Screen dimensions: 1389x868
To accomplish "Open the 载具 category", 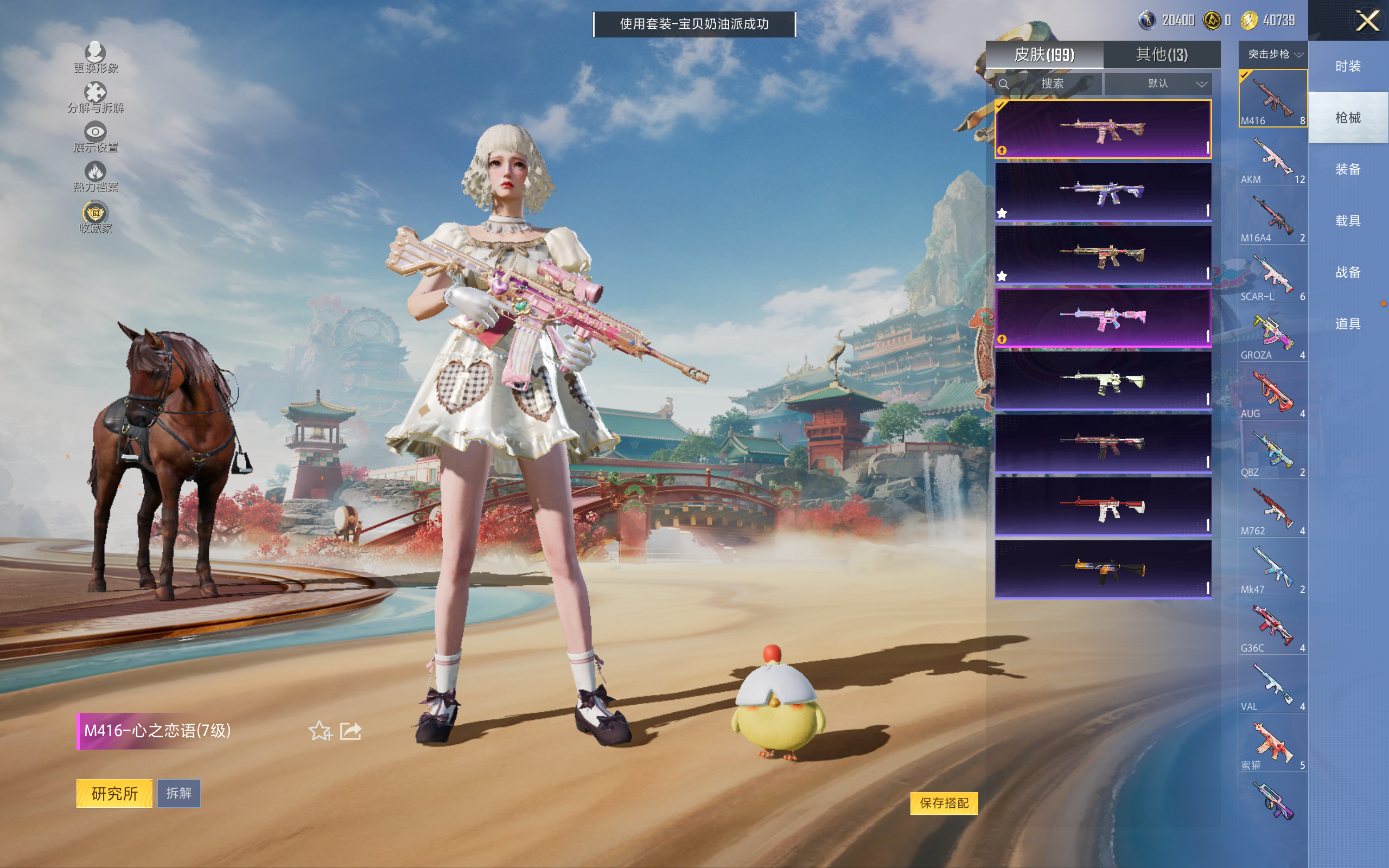I will [x=1347, y=221].
